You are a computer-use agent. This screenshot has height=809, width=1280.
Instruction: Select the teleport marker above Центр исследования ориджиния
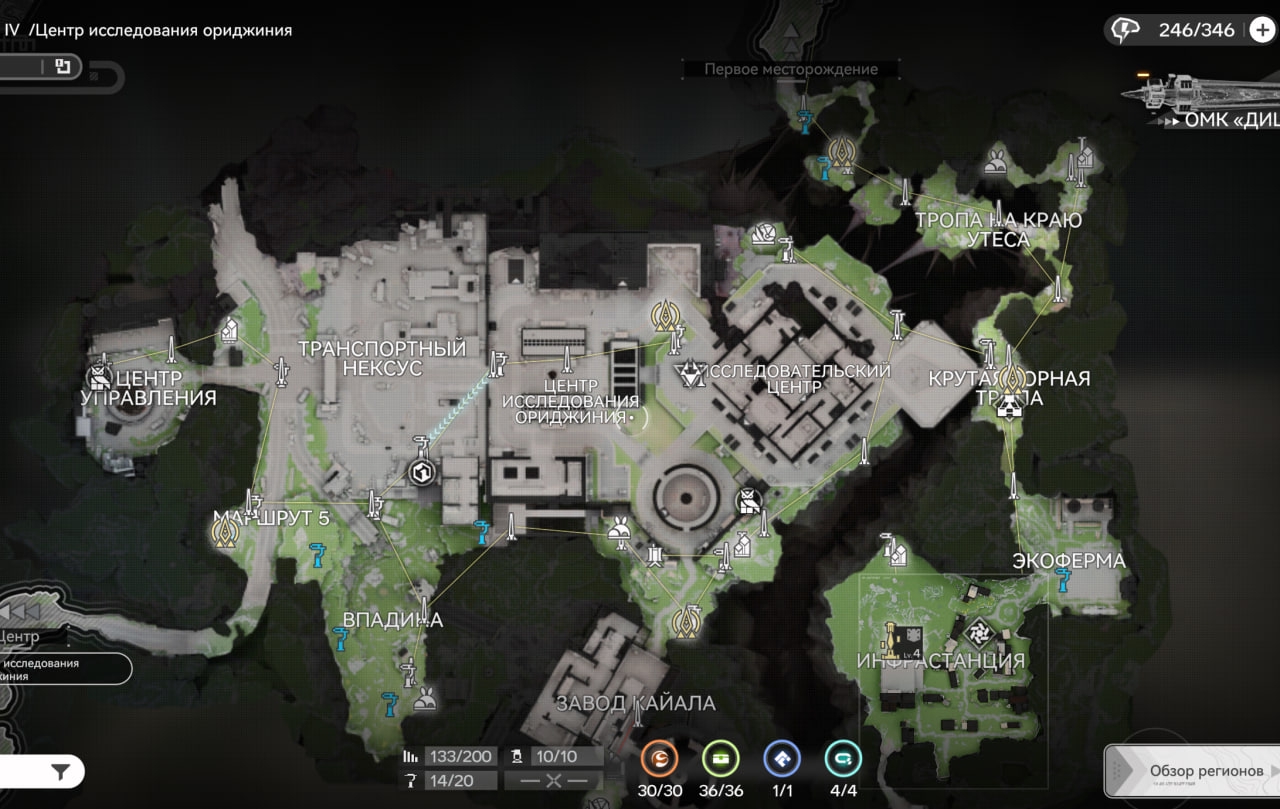pos(665,315)
